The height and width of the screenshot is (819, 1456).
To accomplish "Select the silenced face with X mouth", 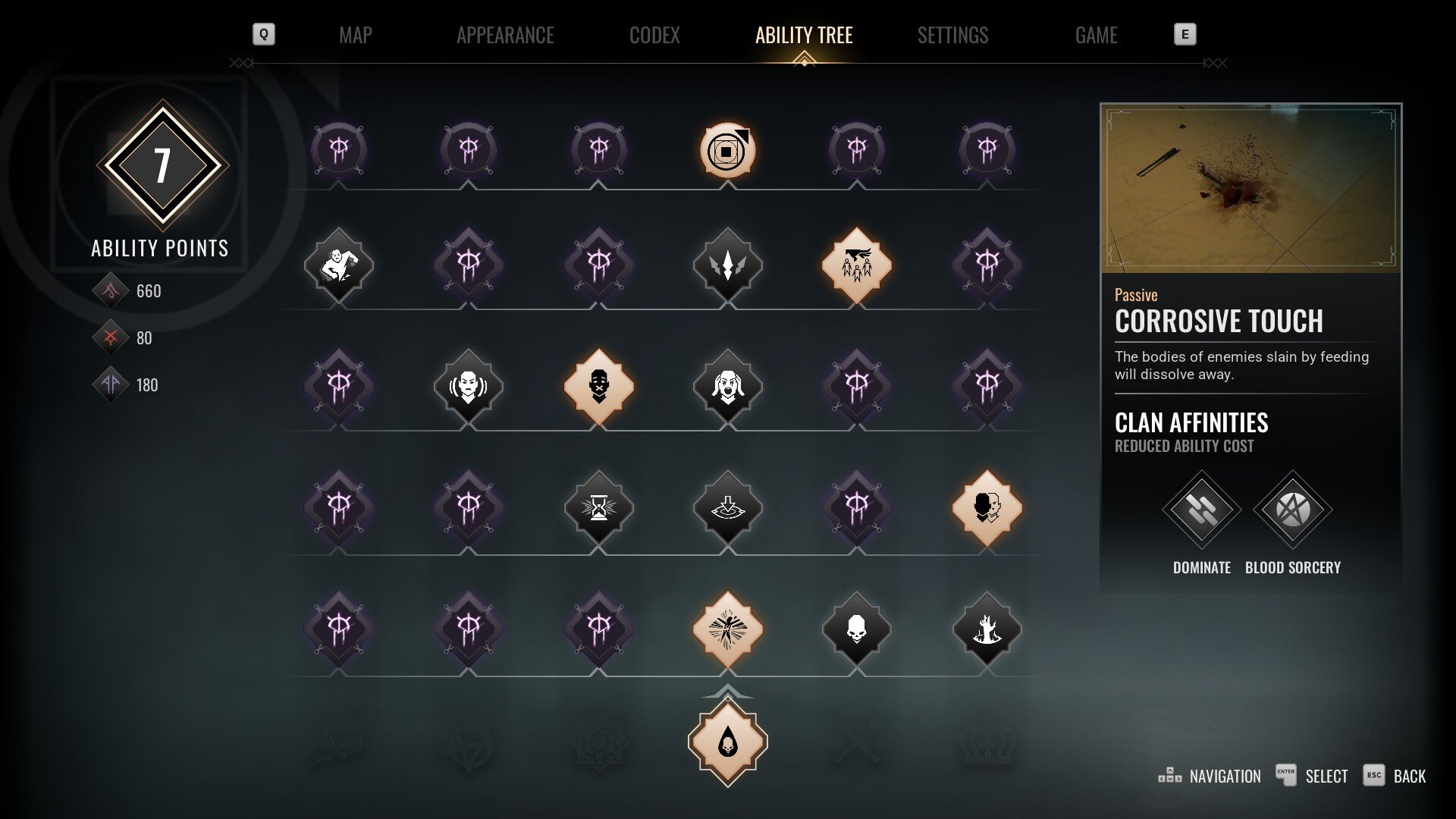I will pyautogui.click(x=598, y=386).
